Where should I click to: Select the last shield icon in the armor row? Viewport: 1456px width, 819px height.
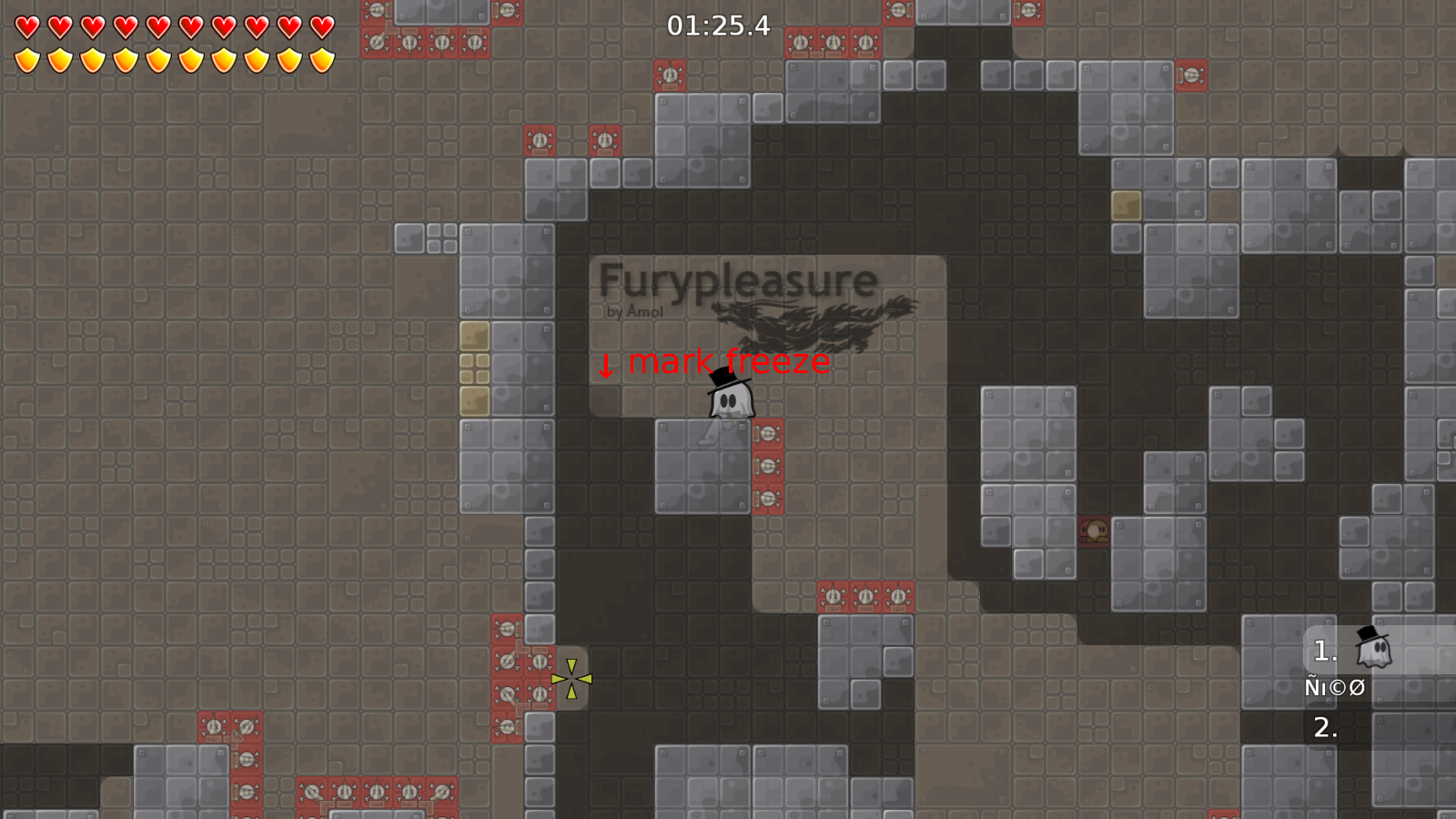click(x=320, y=58)
